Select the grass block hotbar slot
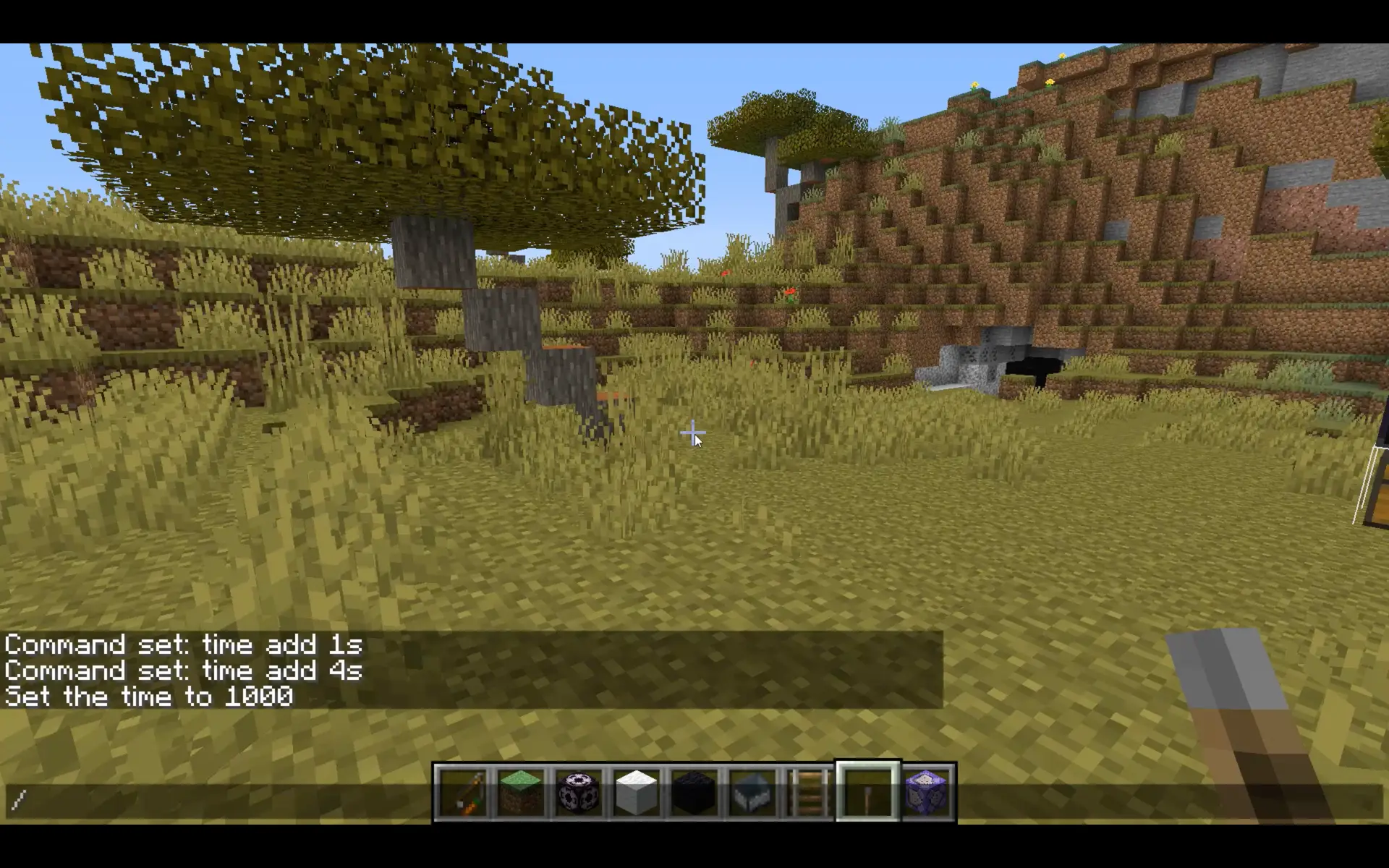 pyautogui.click(x=521, y=793)
